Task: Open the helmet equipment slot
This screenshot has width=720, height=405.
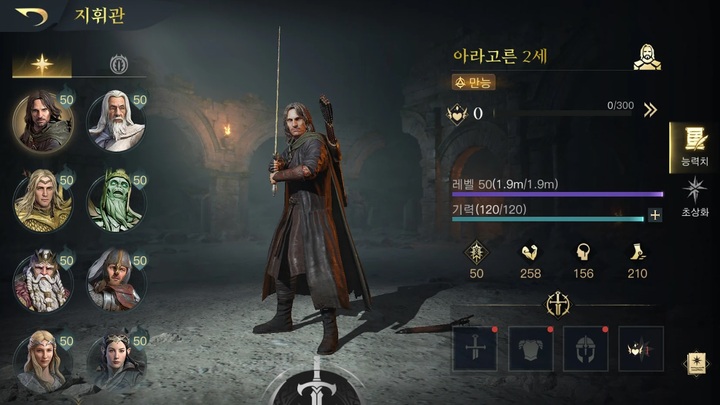Action: click(585, 349)
